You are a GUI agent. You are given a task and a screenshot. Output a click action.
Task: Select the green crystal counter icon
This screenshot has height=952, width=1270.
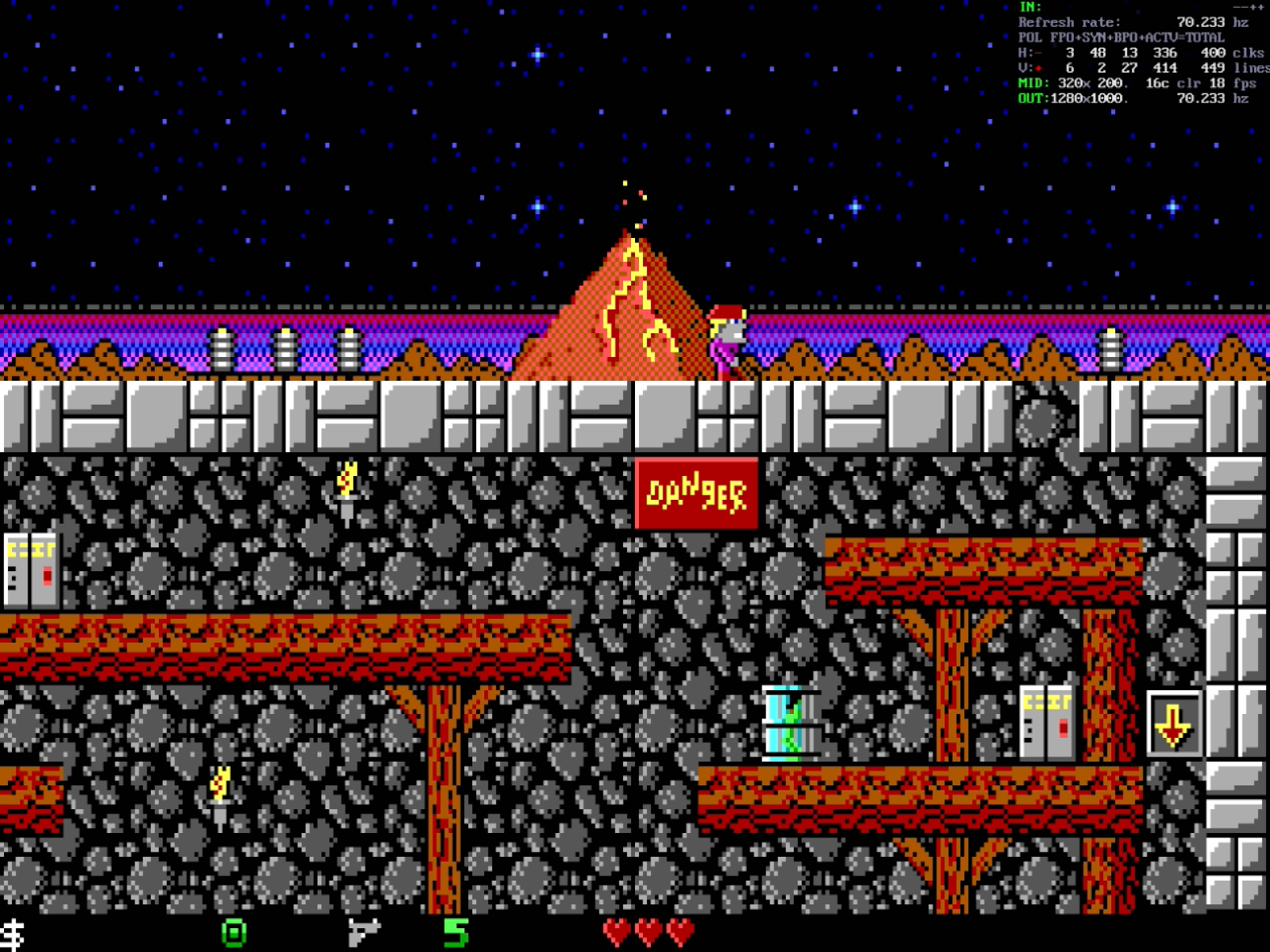click(233, 933)
